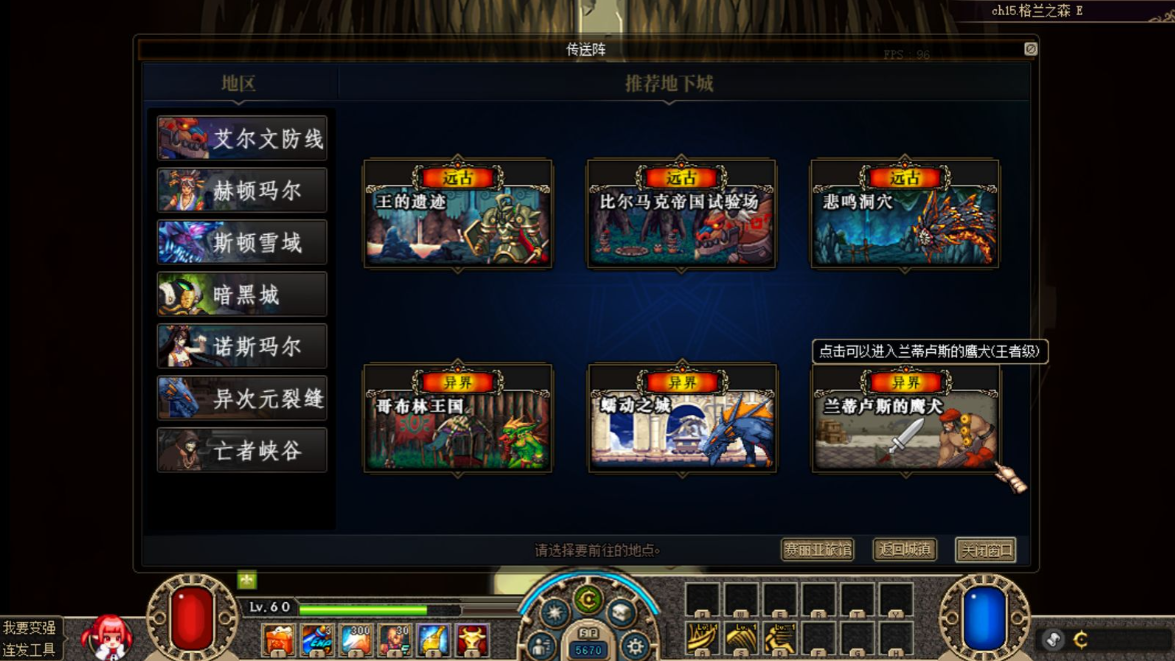Close the teleport panel with the corner X

click(x=1030, y=48)
